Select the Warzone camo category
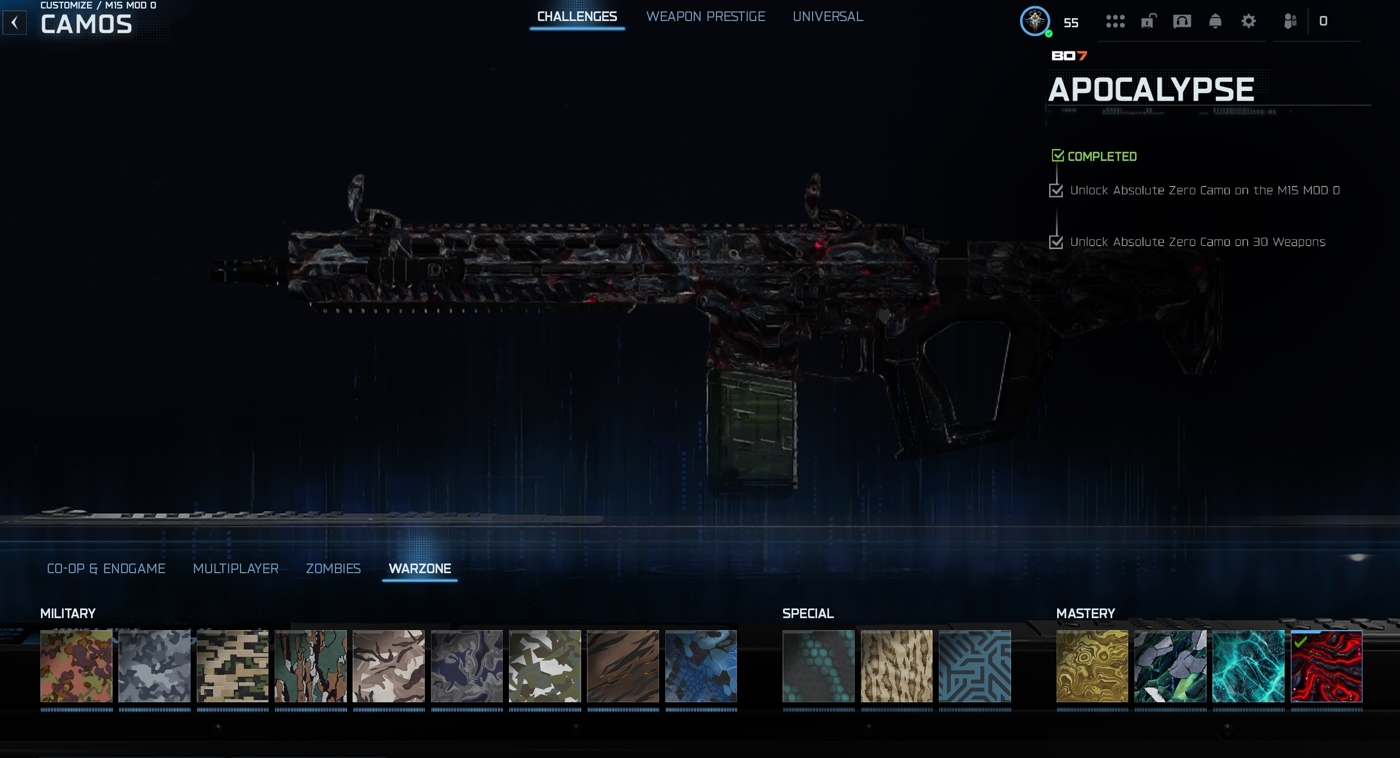 click(x=420, y=568)
